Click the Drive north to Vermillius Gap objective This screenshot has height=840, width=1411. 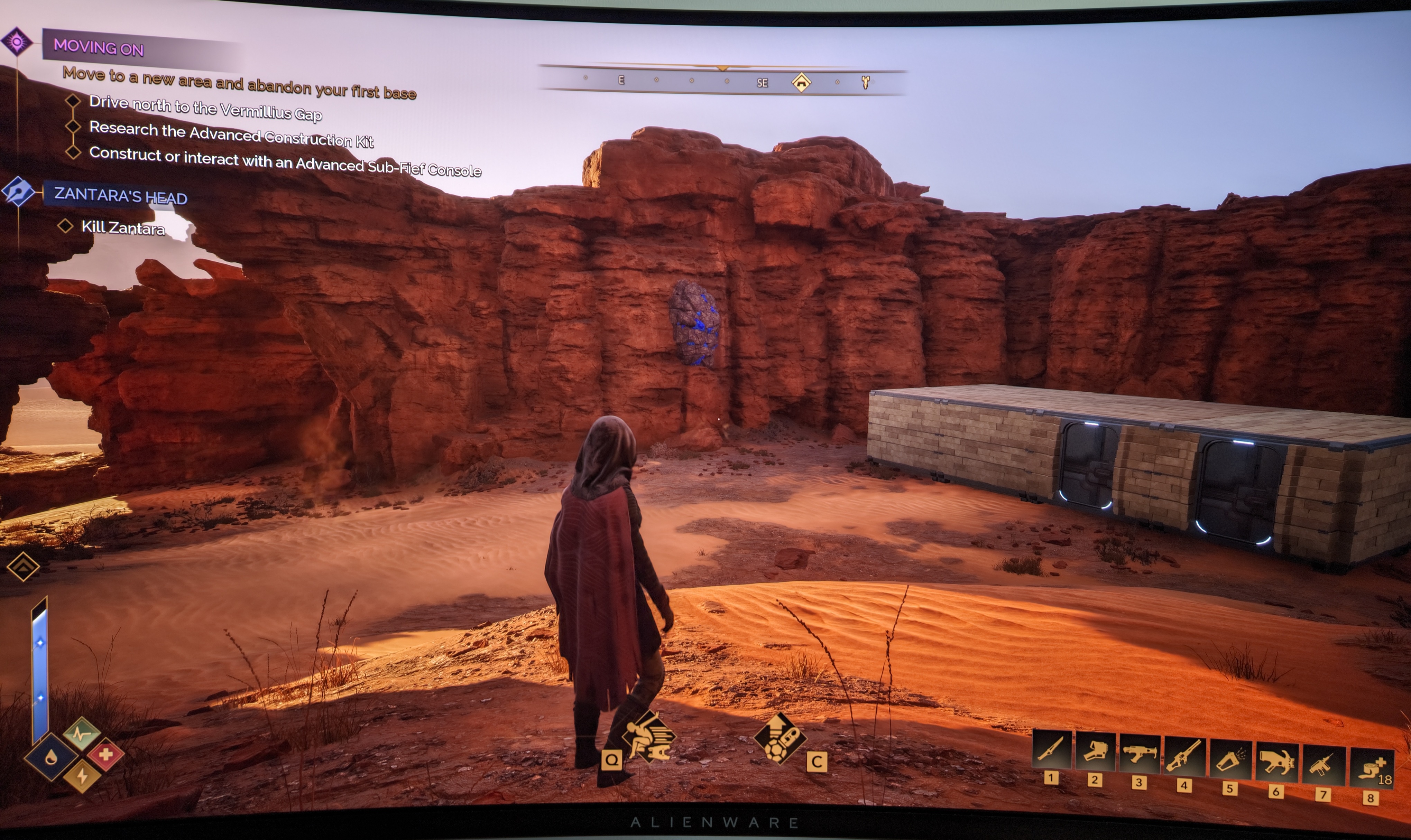click(x=205, y=108)
